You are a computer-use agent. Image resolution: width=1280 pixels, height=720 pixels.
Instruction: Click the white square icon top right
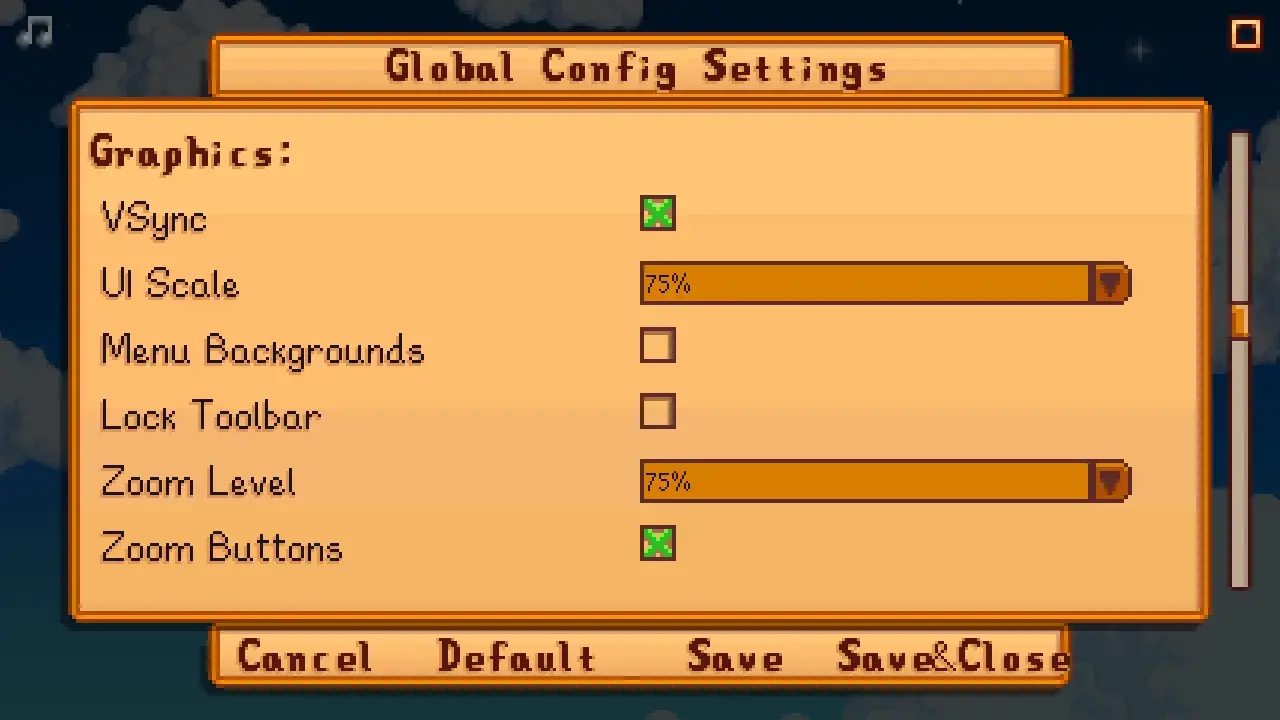[x=1246, y=34]
